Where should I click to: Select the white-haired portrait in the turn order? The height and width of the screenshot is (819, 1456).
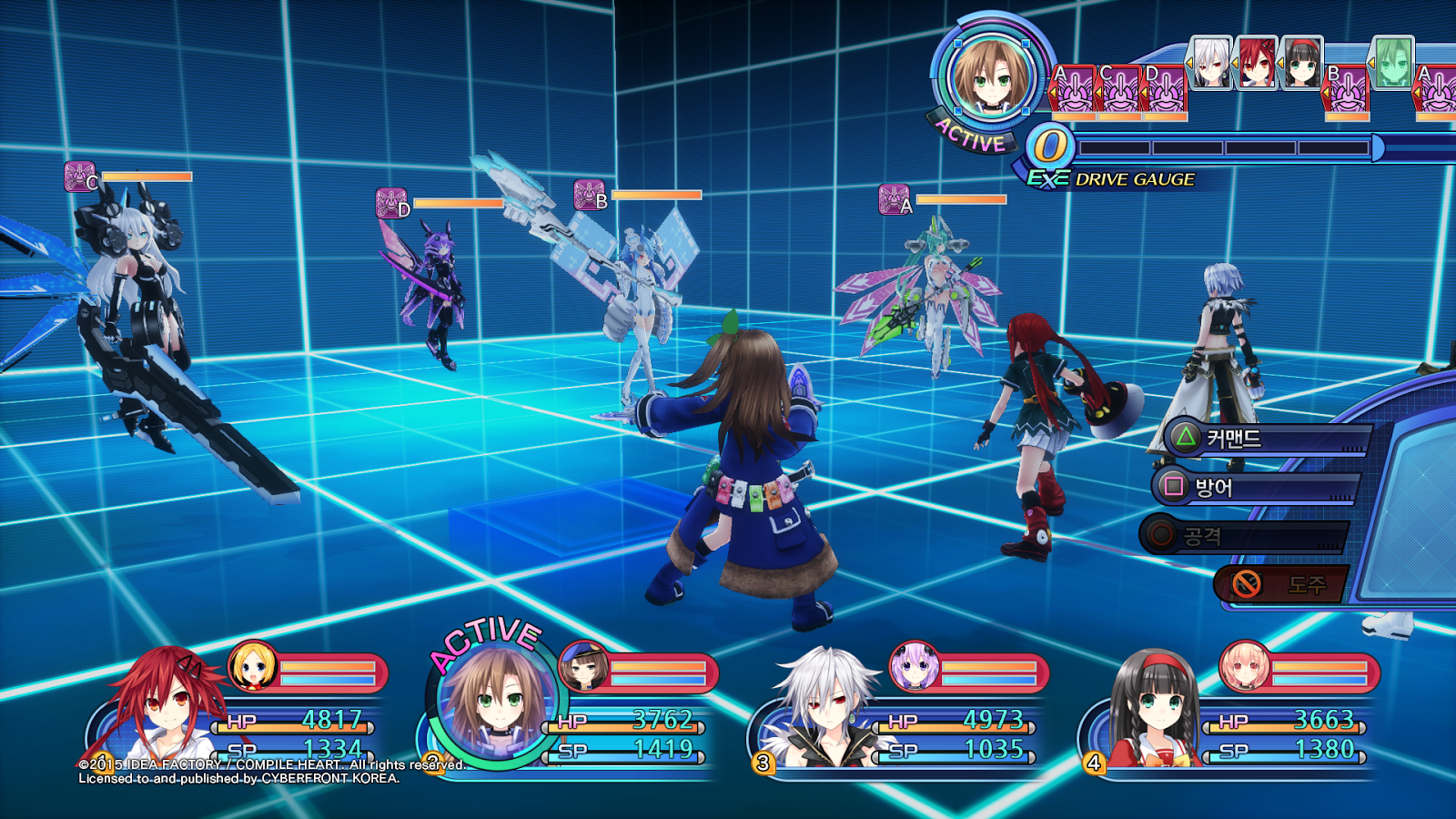(1211, 63)
